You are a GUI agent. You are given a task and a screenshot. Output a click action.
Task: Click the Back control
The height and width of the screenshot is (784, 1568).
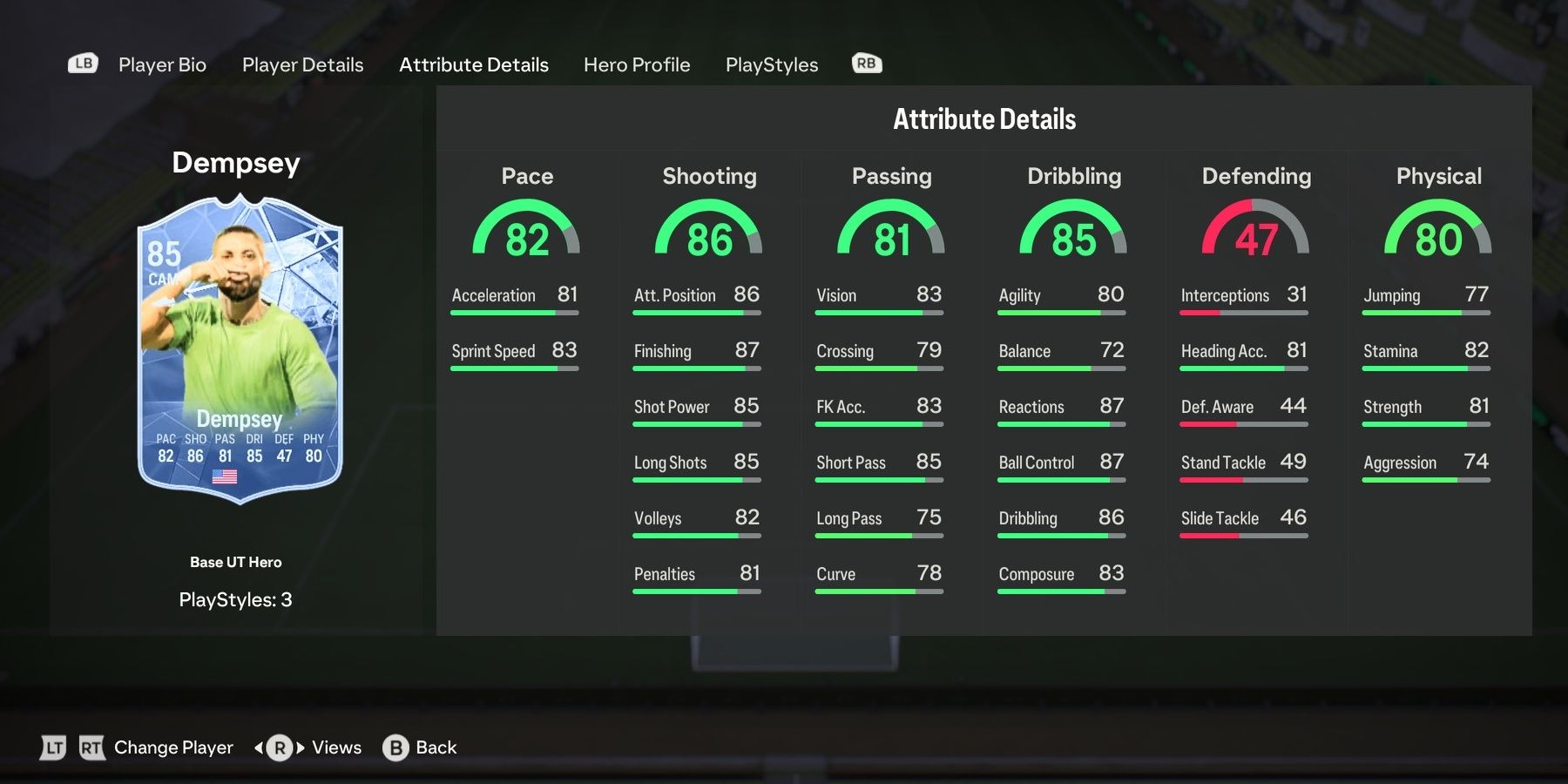click(x=433, y=747)
